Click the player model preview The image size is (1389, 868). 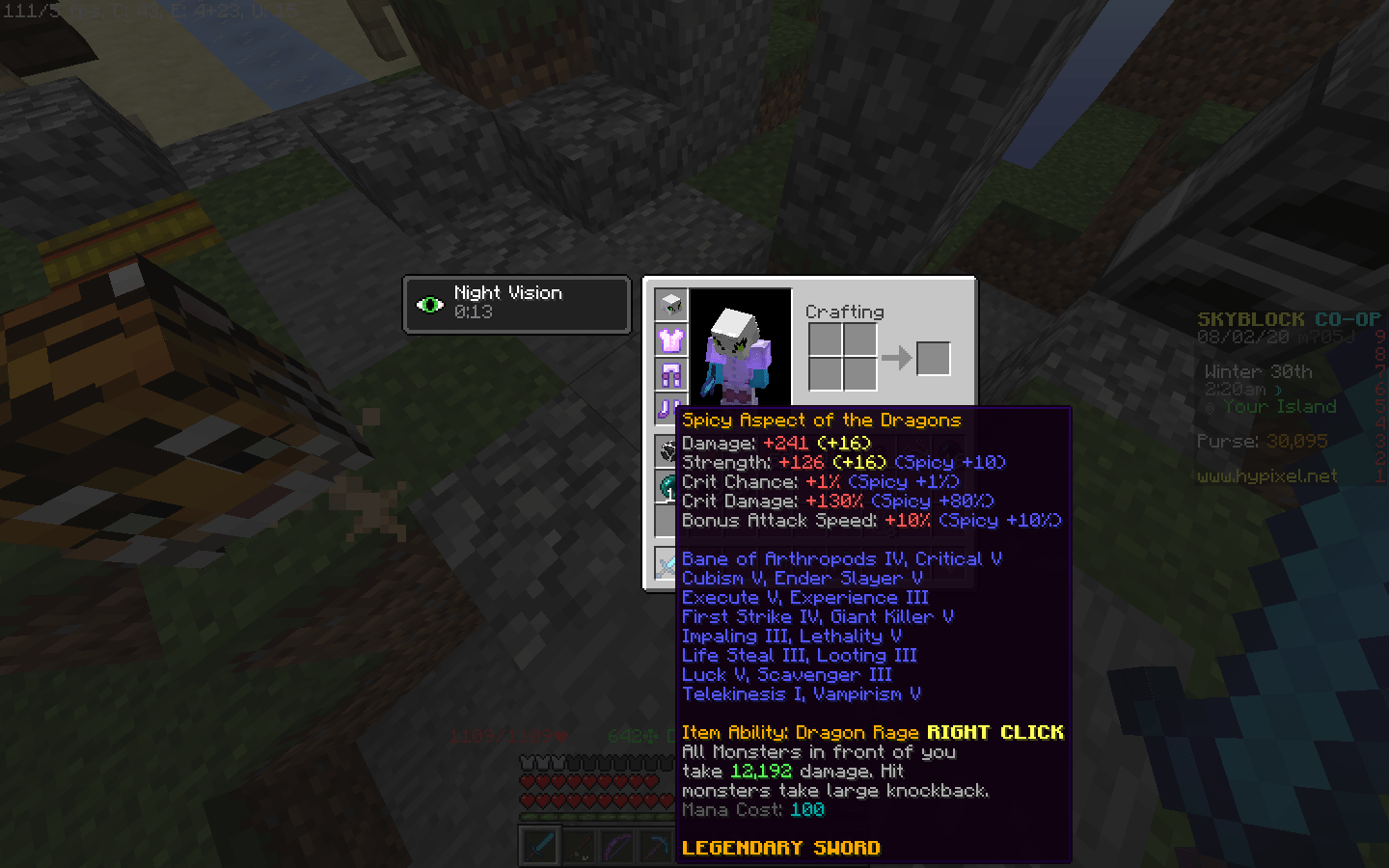click(739, 347)
